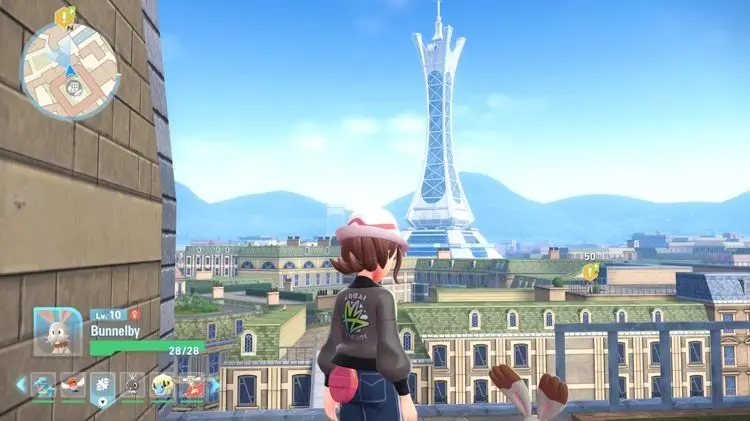Click the party bar's right arrow
750x421 pixels.
tap(214, 385)
